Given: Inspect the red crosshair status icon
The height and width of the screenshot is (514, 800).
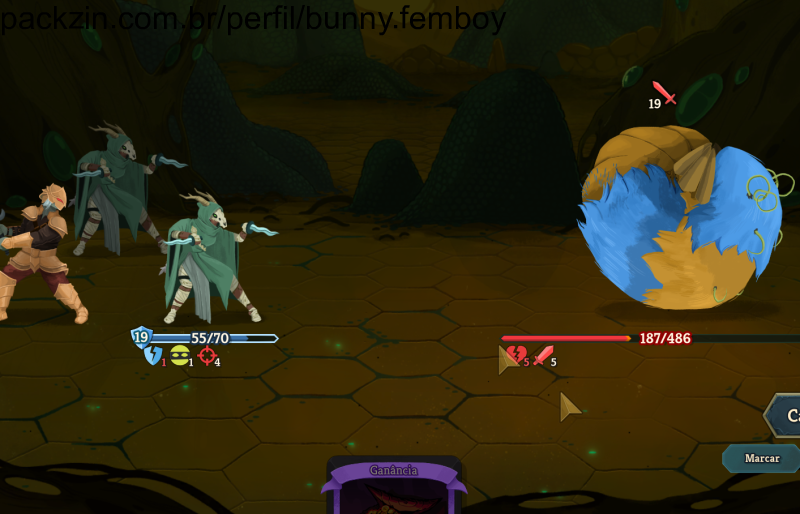Looking at the screenshot, I should [207, 356].
